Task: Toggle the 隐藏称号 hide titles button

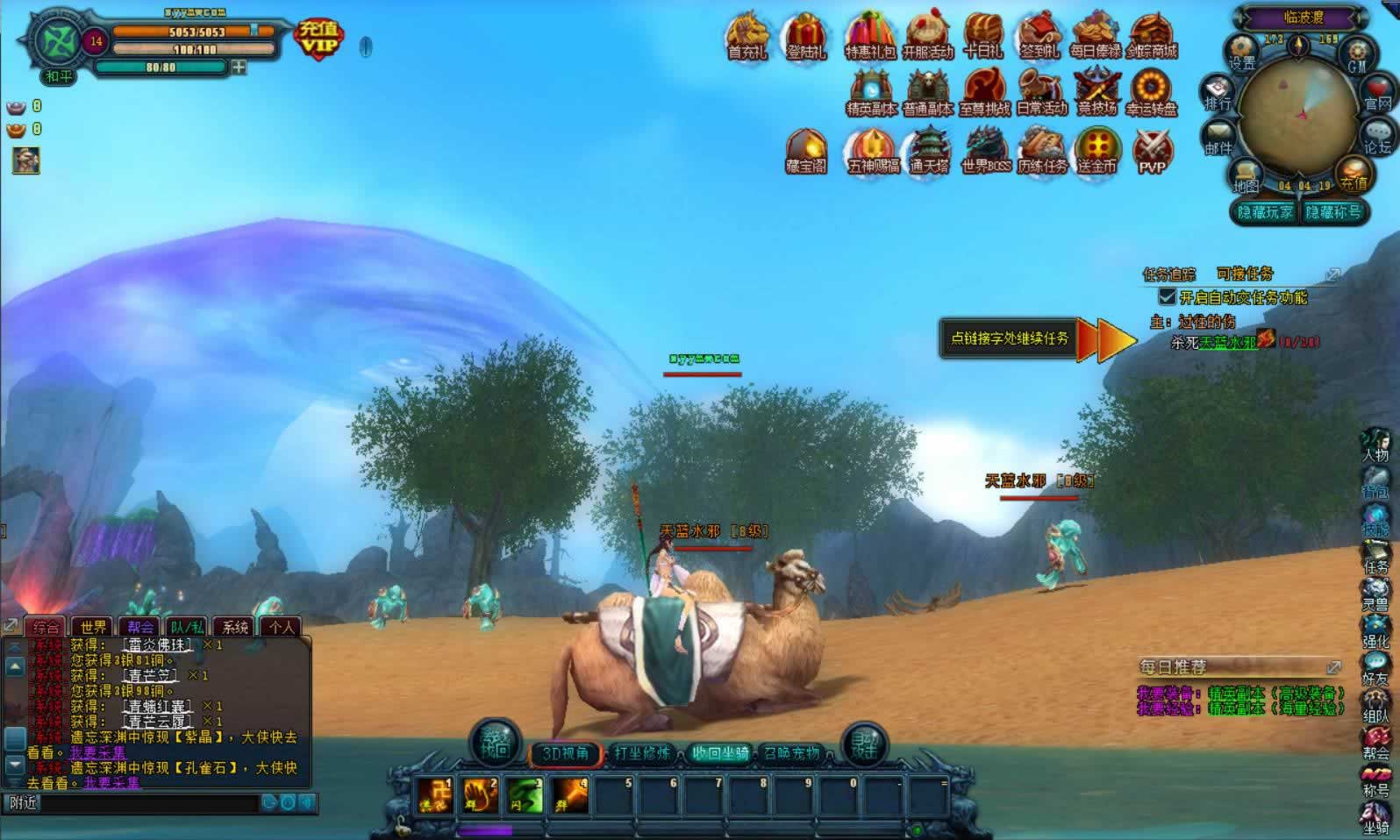Action: tap(1333, 212)
